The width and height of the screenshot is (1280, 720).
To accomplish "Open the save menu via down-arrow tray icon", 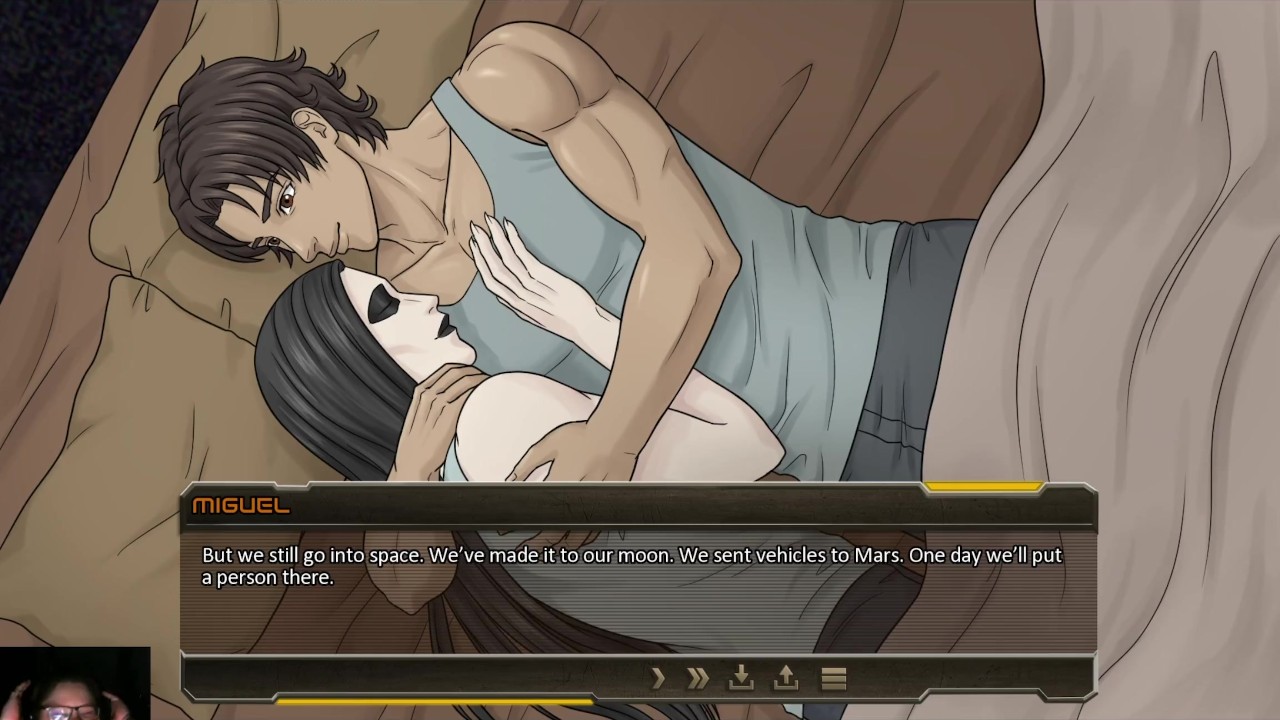I will coord(741,678).
